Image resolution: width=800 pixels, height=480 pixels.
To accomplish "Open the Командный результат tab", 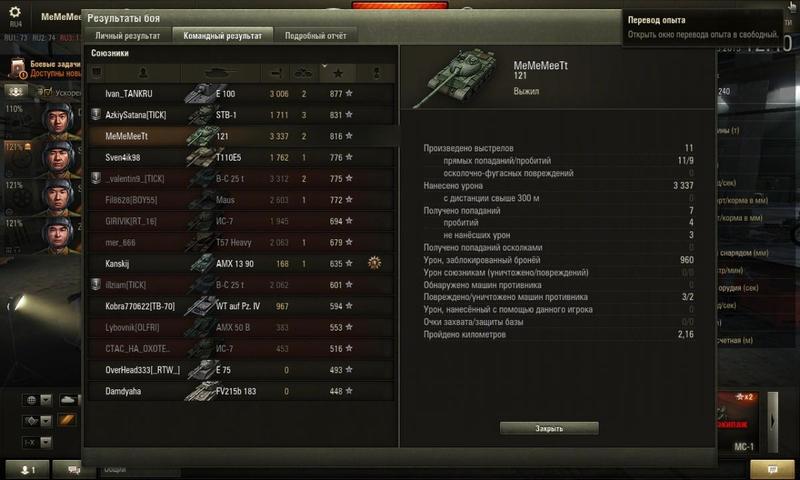I will coord(221,36).
